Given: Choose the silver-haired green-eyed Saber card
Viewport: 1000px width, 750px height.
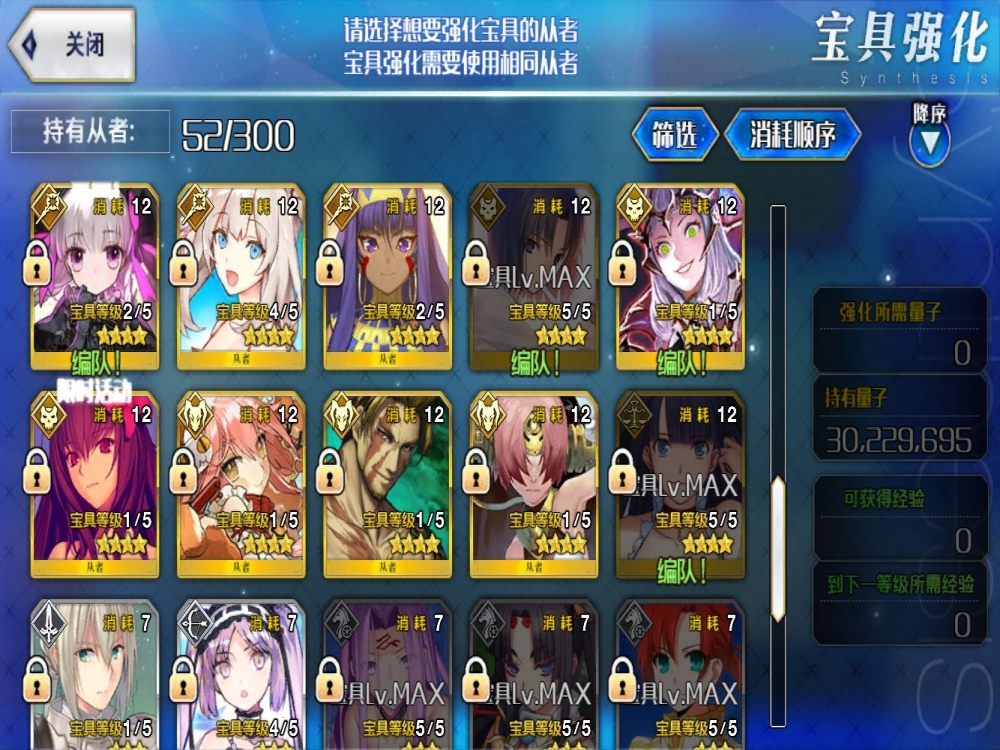Looking at the screenshot, I should [x=94, y=675].
